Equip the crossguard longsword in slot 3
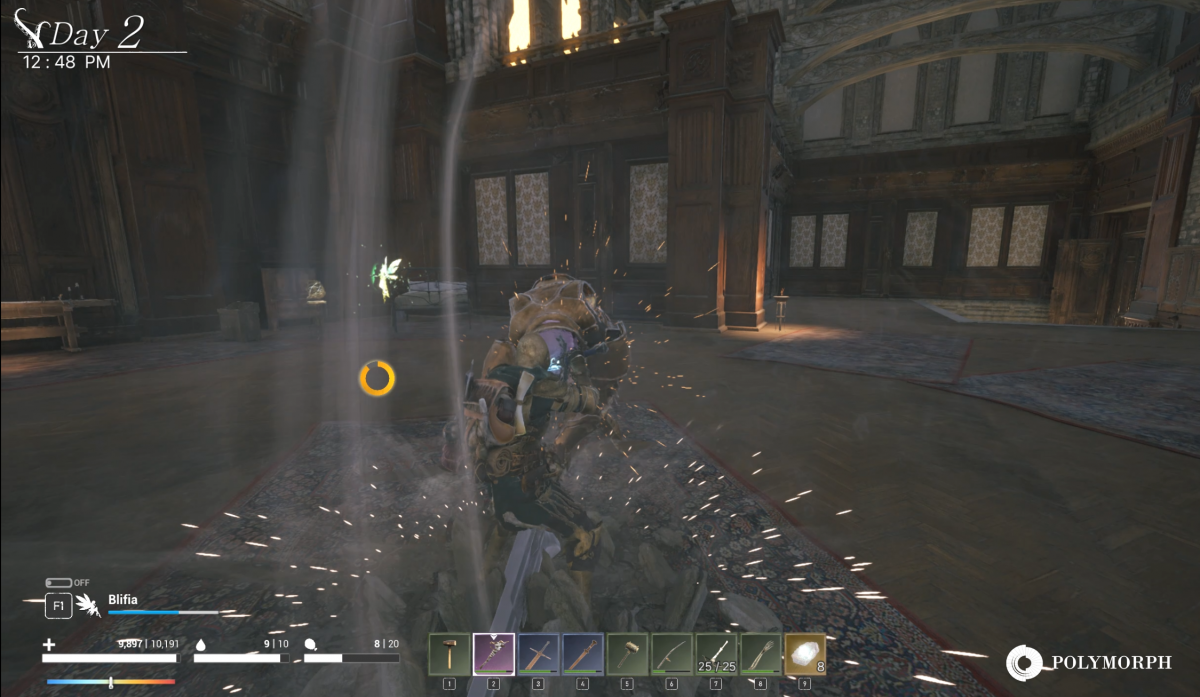1200x697 pixels. click(538, 655)
